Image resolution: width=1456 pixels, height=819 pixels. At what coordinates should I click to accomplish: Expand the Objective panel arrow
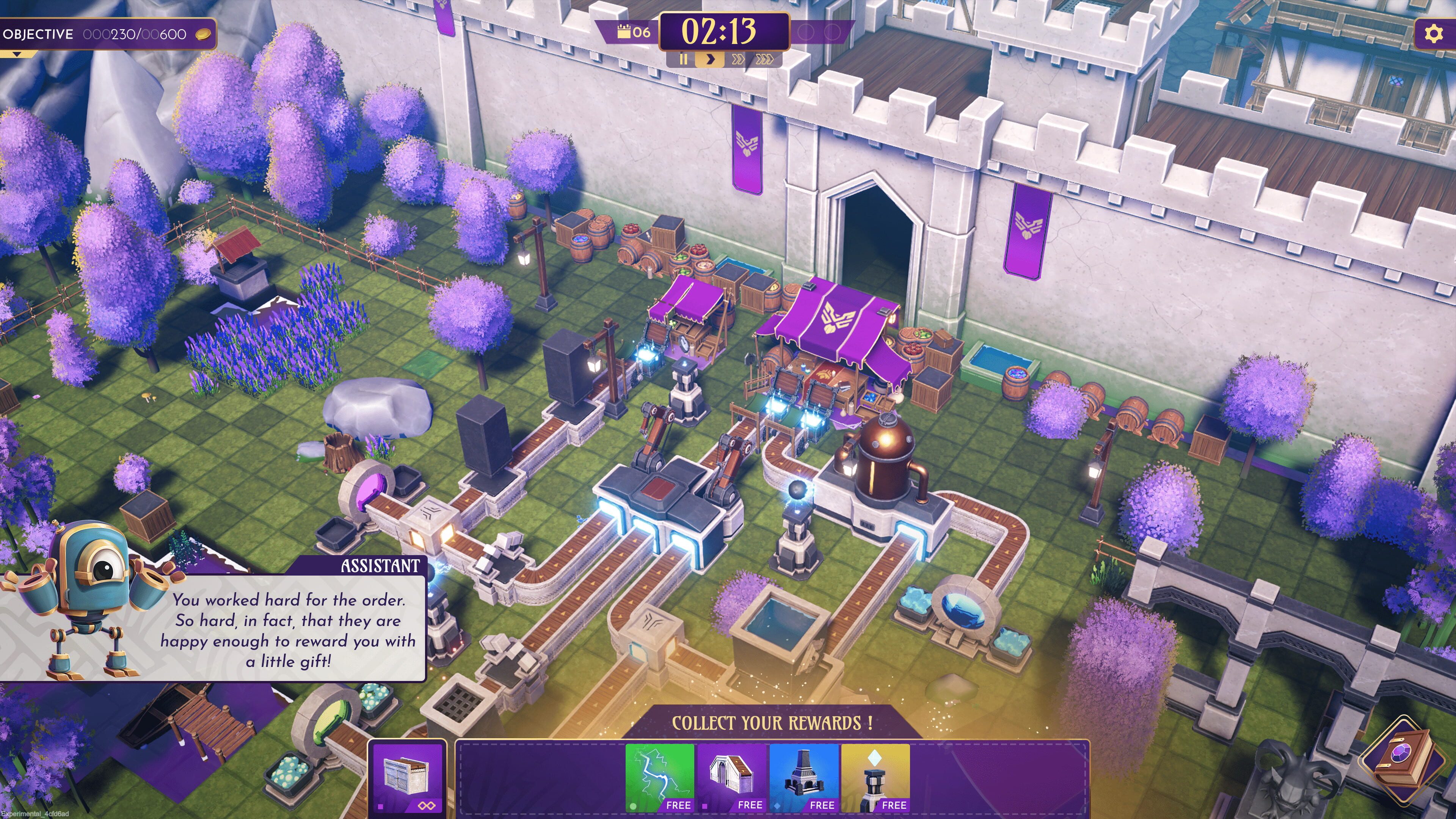[17, 54]
